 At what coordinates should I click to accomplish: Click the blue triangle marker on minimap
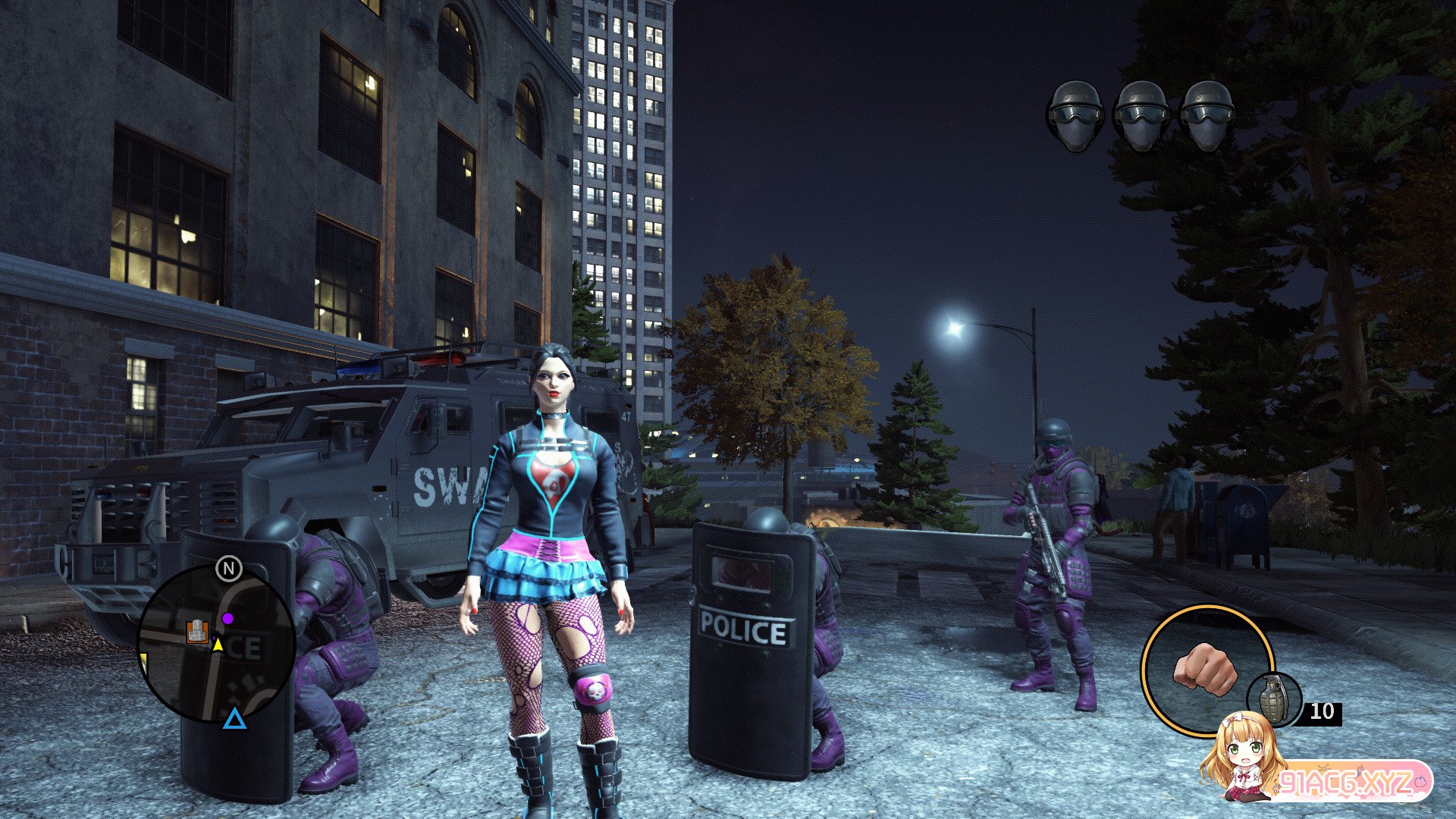(234, 718)
